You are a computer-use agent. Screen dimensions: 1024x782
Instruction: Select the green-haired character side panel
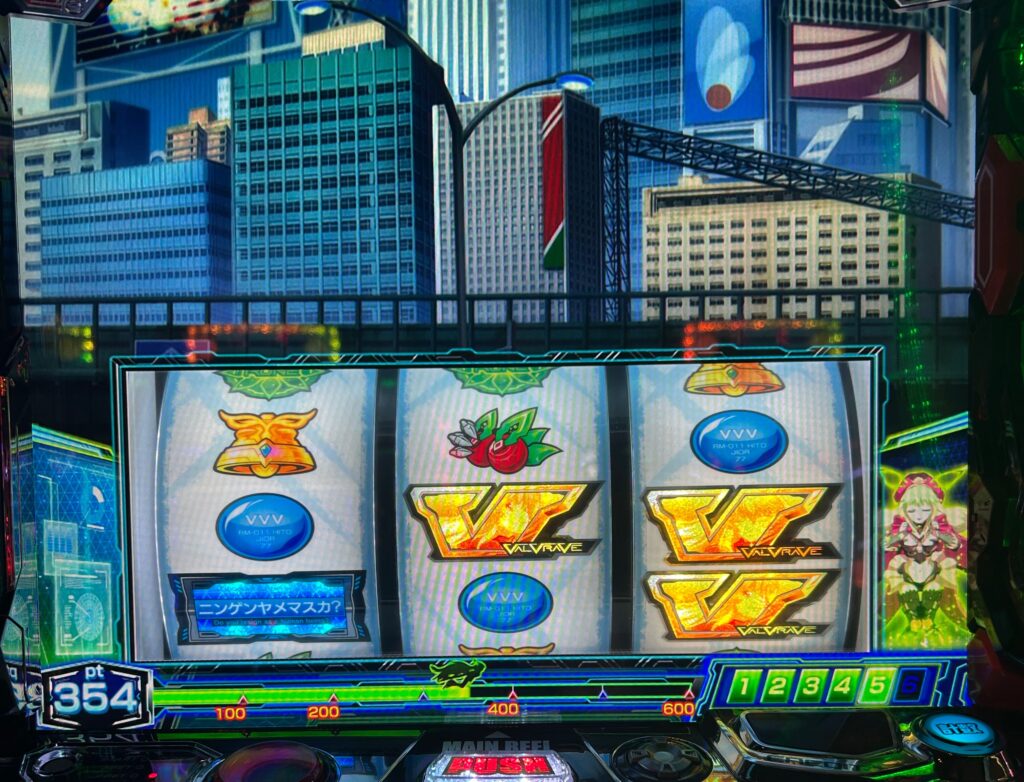[924, 545]
